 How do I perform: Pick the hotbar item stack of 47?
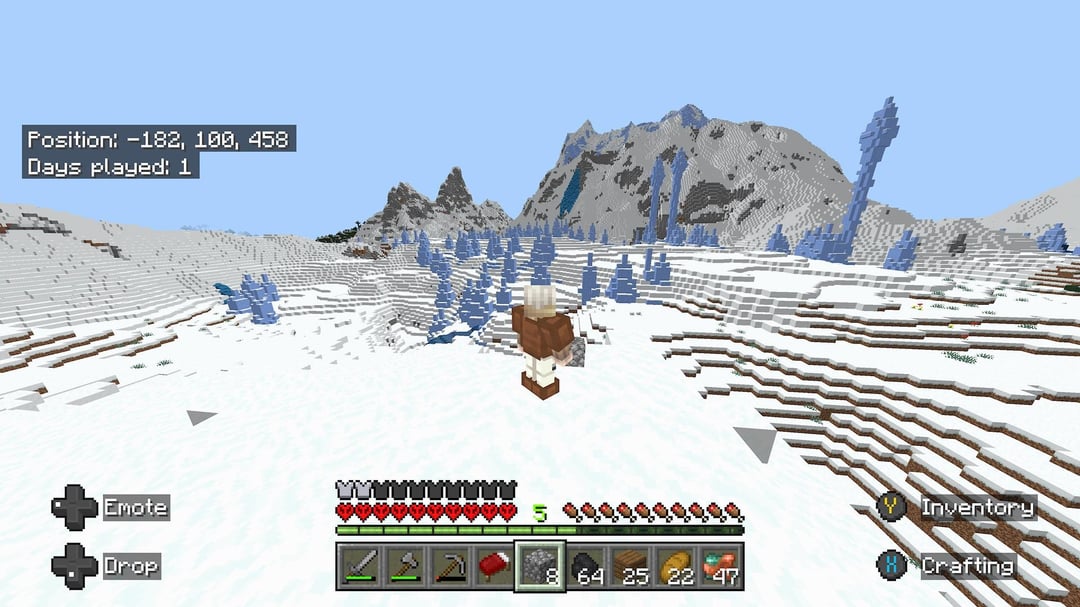(x=720, y=567)
